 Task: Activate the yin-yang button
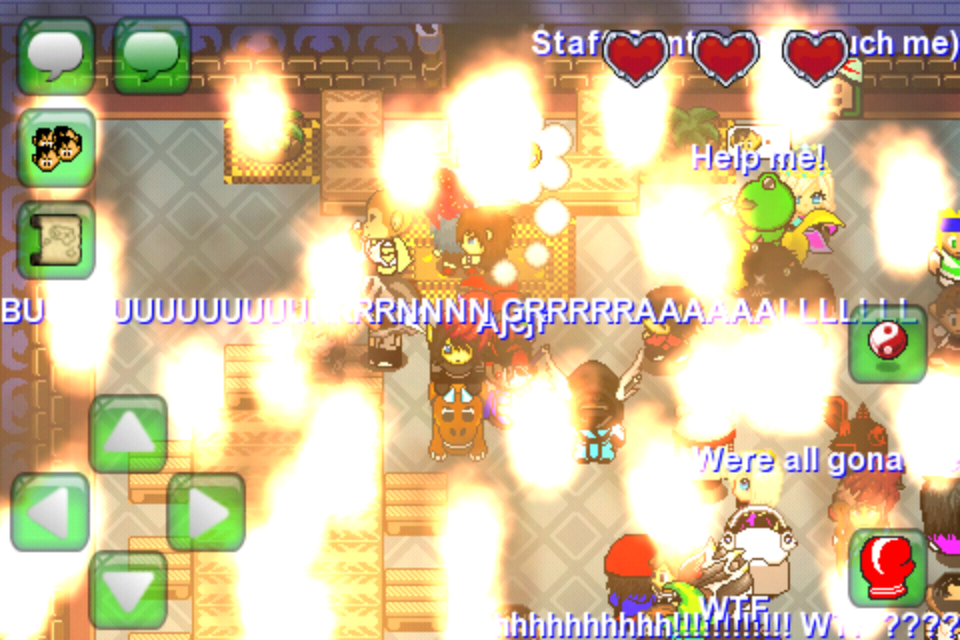[887, 344]
